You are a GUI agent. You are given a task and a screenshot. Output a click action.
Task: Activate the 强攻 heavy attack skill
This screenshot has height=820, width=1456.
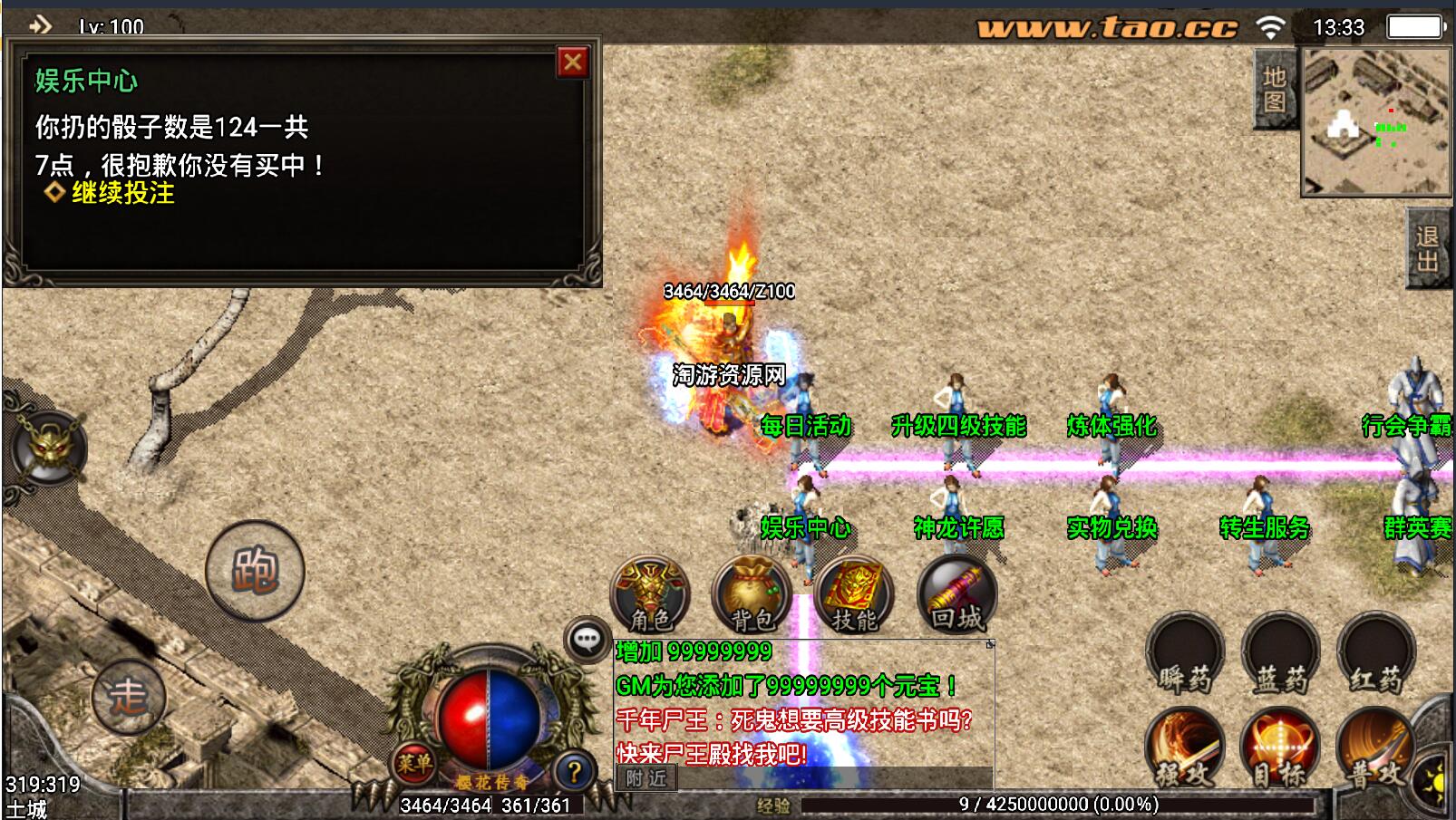point(1184,748)
